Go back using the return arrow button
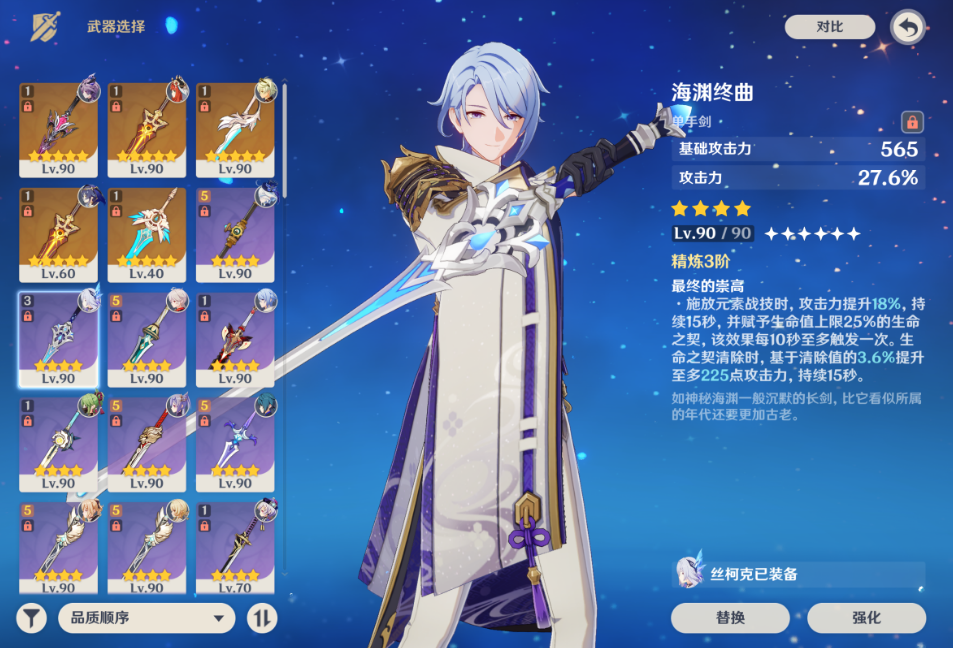The width and height of the screenshot is (953, 648). click(x=907, y=27)
